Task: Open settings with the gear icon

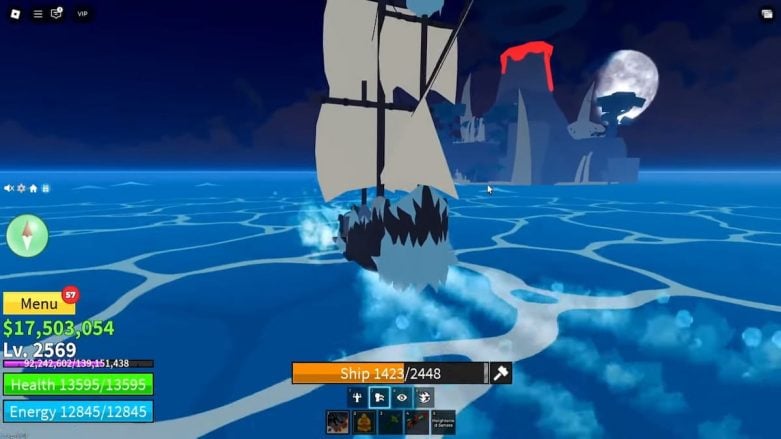Action: click(21, 188)
